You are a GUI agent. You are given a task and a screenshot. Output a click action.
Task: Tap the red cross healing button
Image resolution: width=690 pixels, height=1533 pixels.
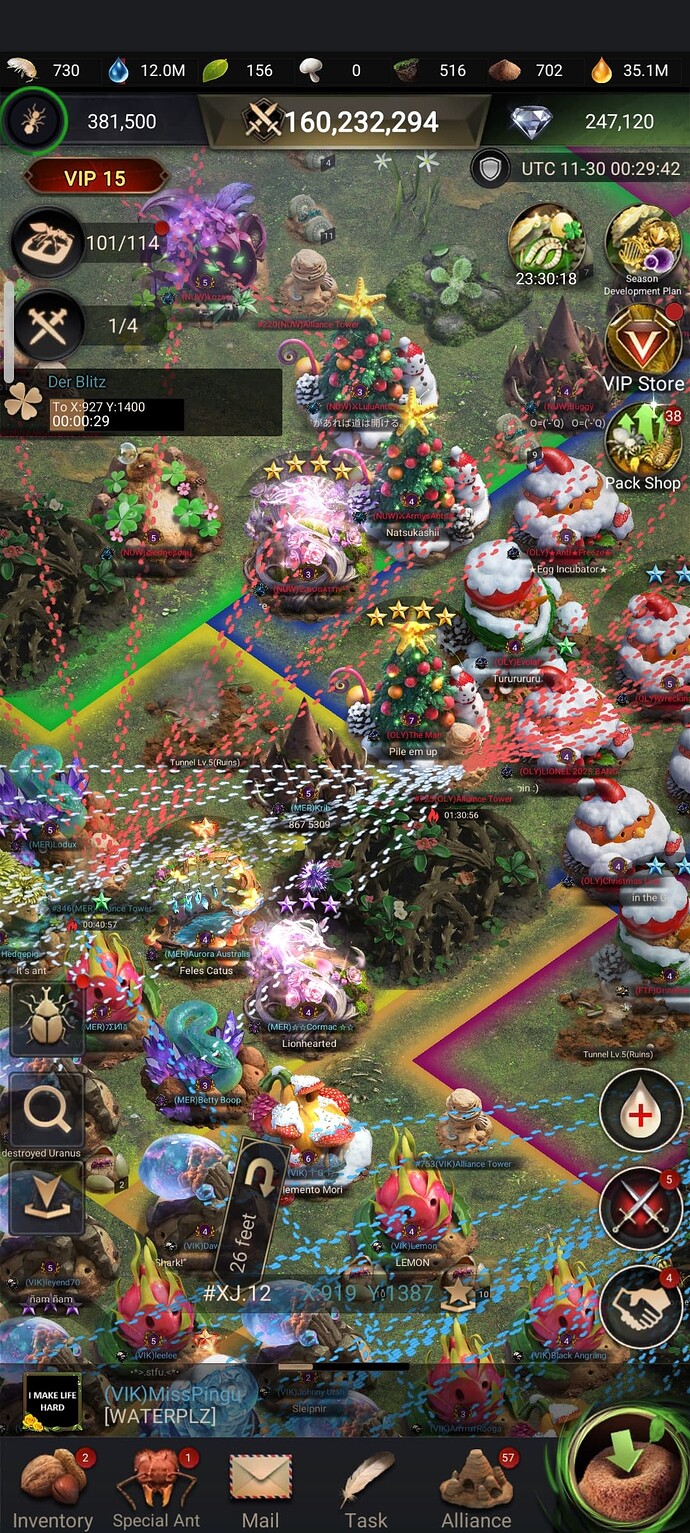640,1113
